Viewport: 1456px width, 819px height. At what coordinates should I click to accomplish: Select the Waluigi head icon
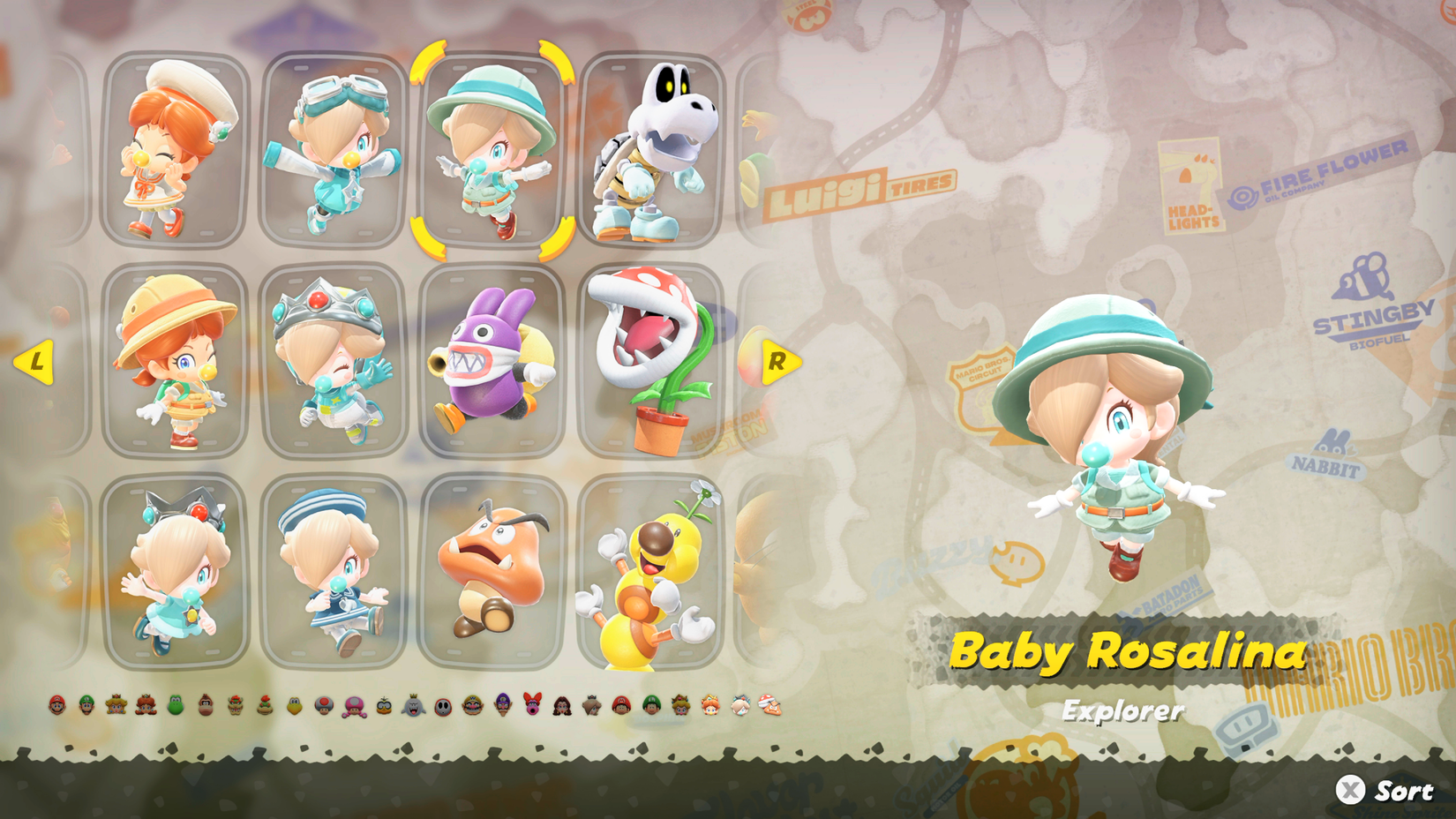point(502,706)
